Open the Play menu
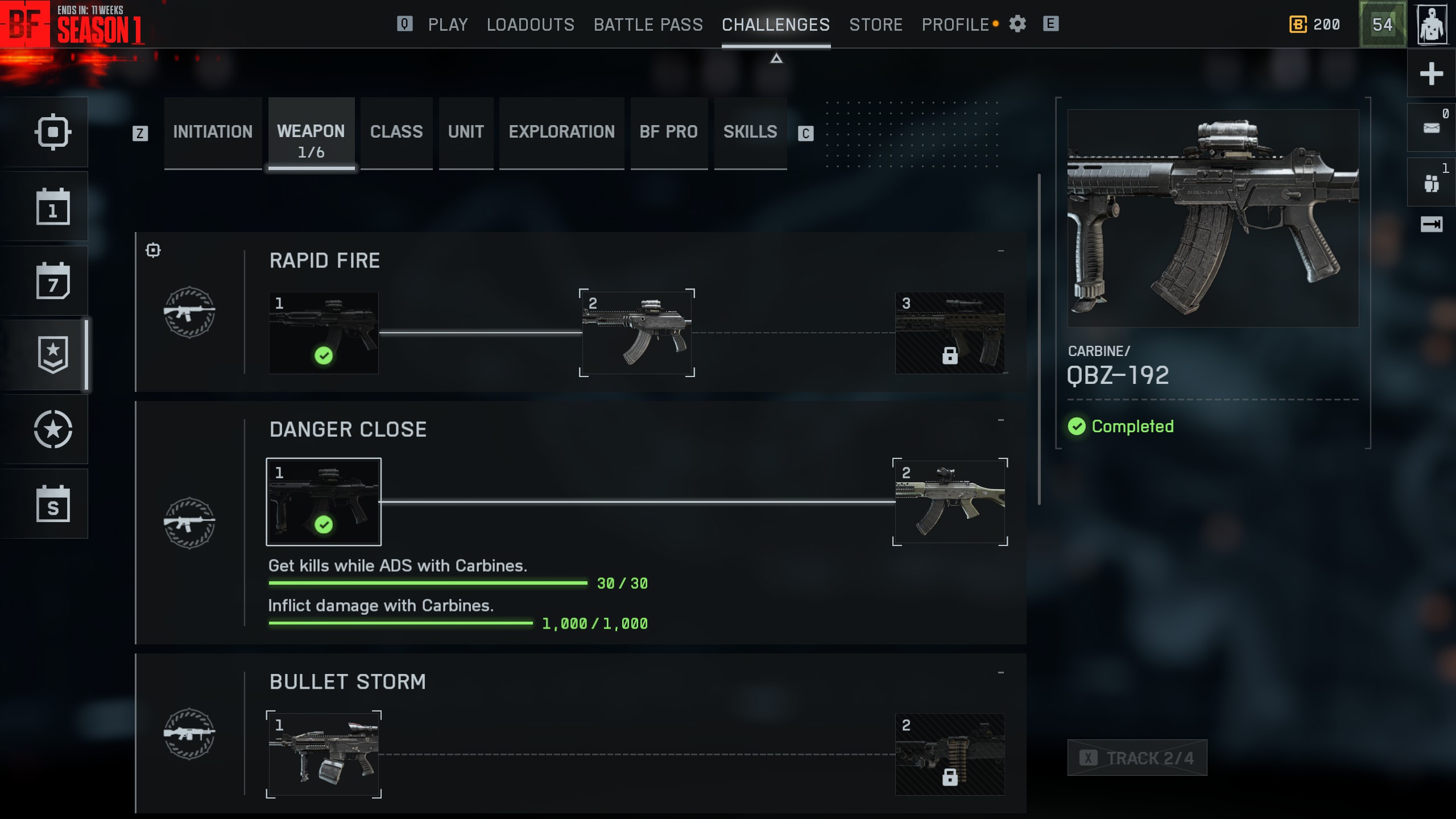The height and width of the screenshot is (819, 1456). pos(448,24)
